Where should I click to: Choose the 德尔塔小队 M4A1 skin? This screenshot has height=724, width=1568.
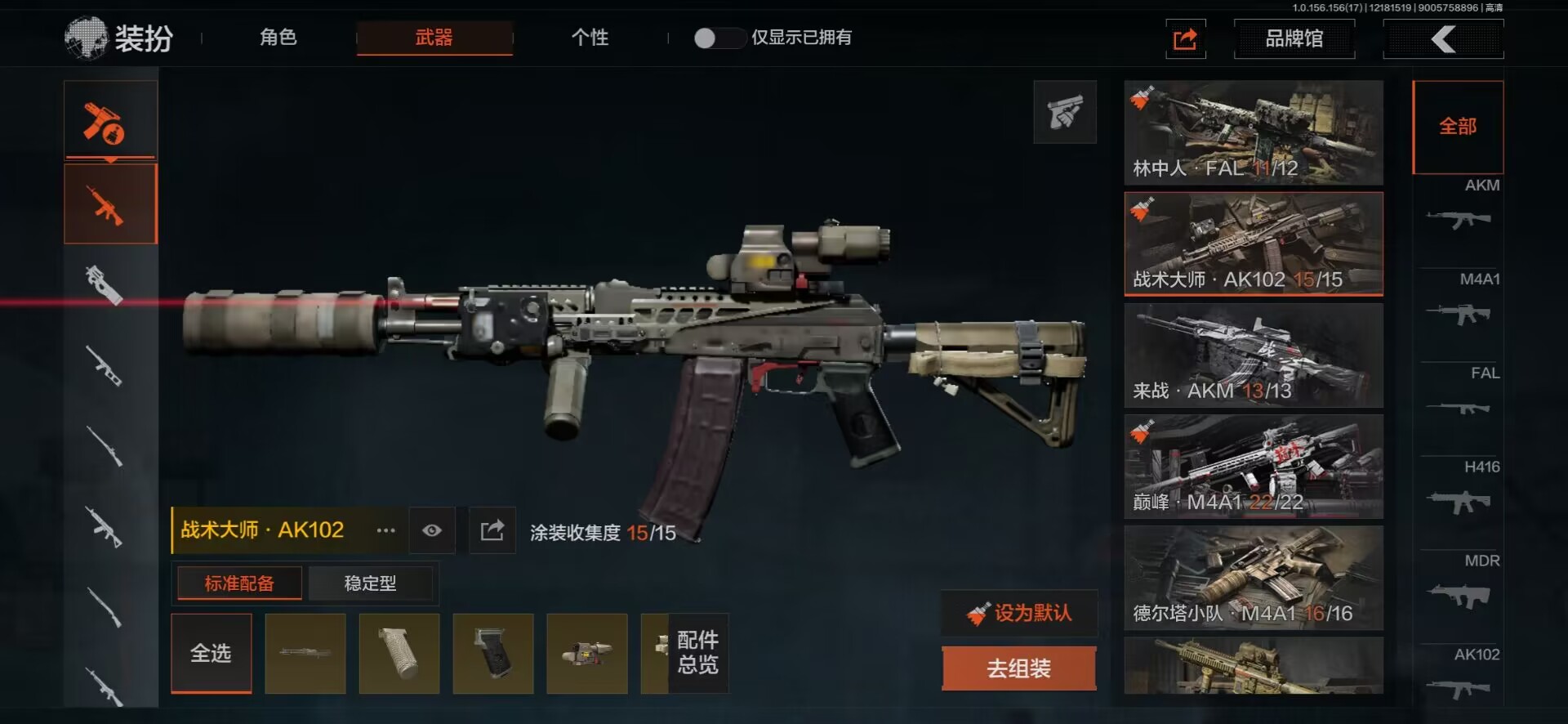pos(1253,578)
